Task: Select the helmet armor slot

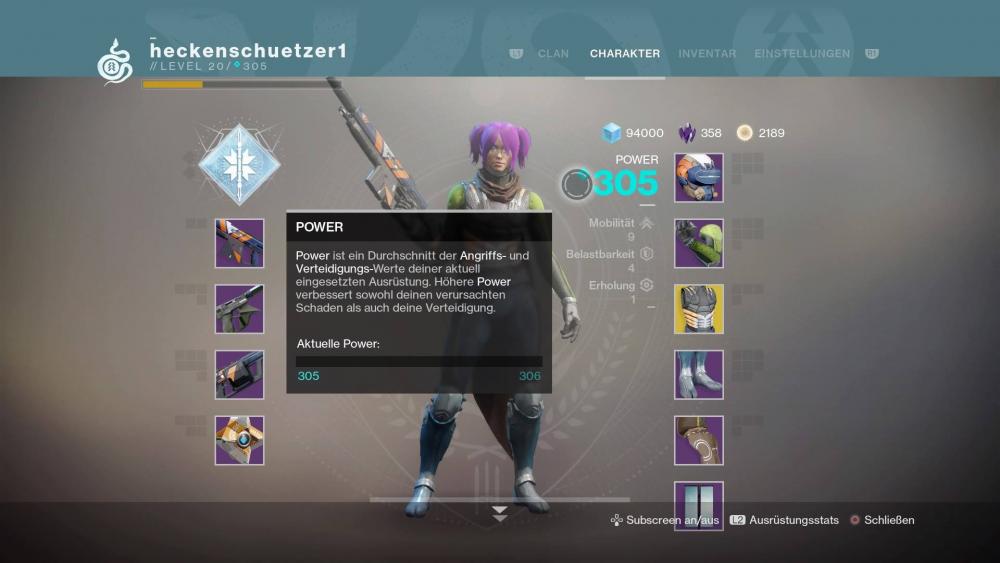Action: [699, 178]
